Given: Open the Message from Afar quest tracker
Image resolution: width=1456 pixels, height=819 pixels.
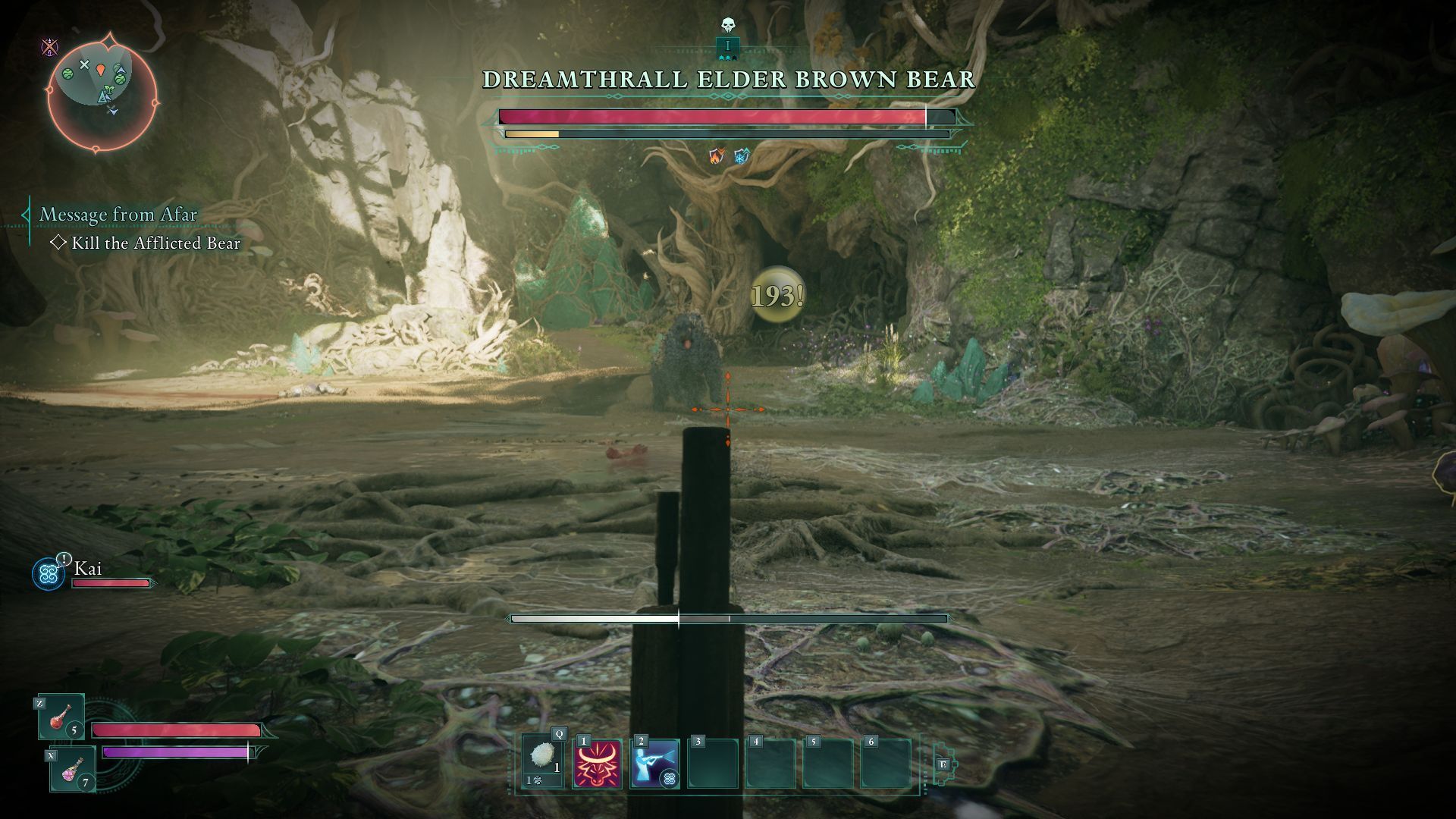Looking at the screenshot, I should click(118, 215).
